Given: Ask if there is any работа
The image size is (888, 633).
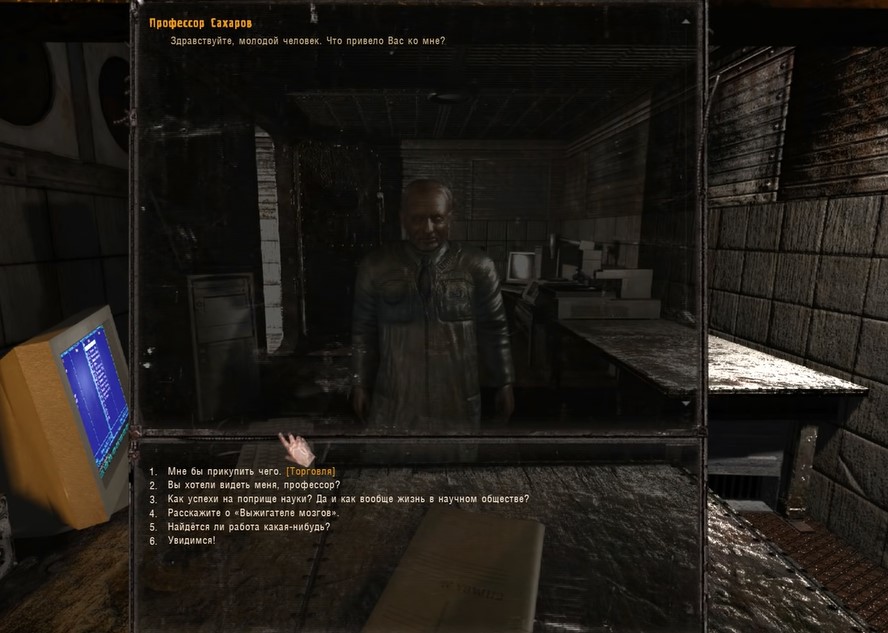Looking at the screenshot, I should point(248,527).
